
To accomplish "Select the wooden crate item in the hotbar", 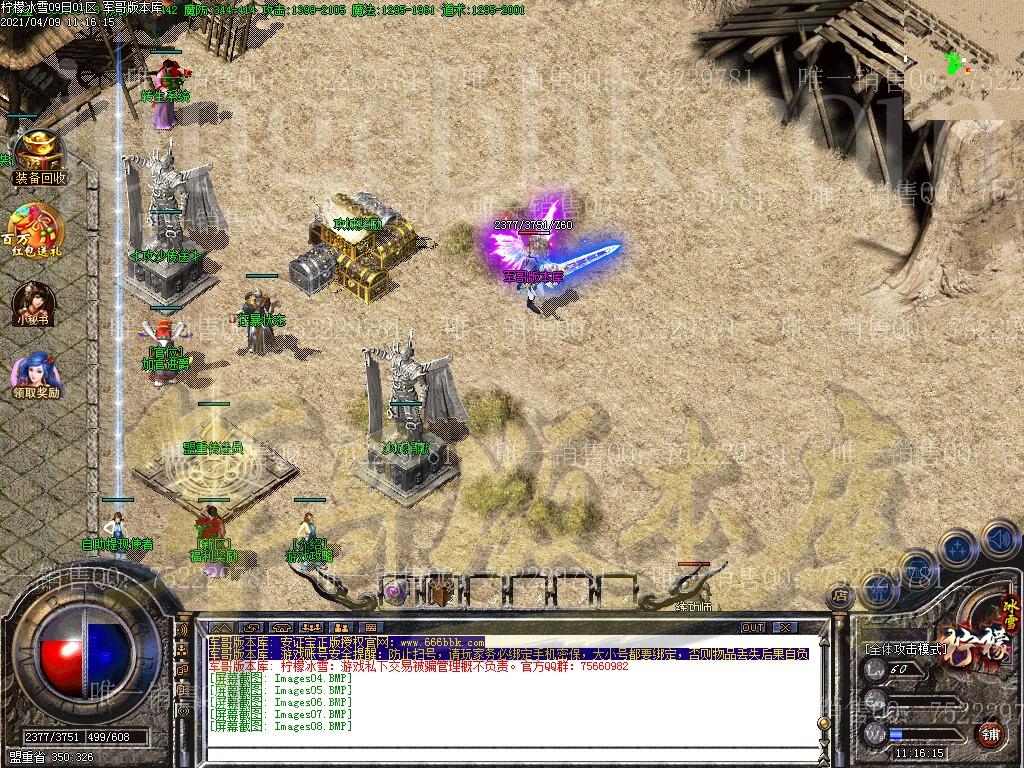I will pos(443,592).
